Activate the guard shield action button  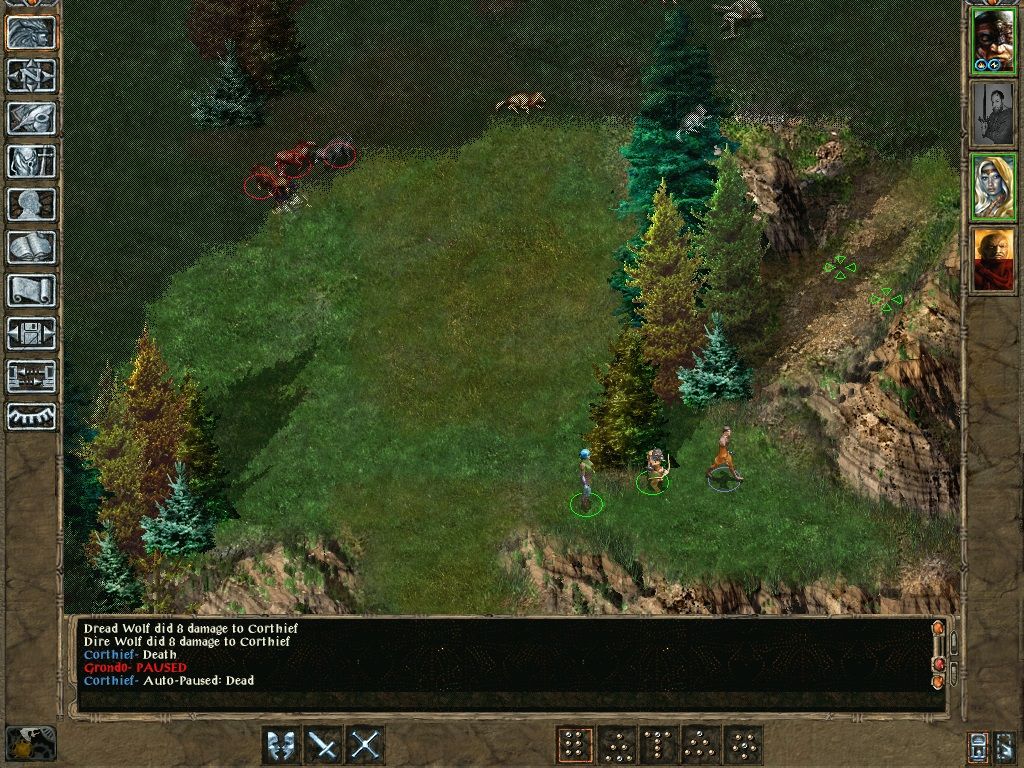point(281,745)
